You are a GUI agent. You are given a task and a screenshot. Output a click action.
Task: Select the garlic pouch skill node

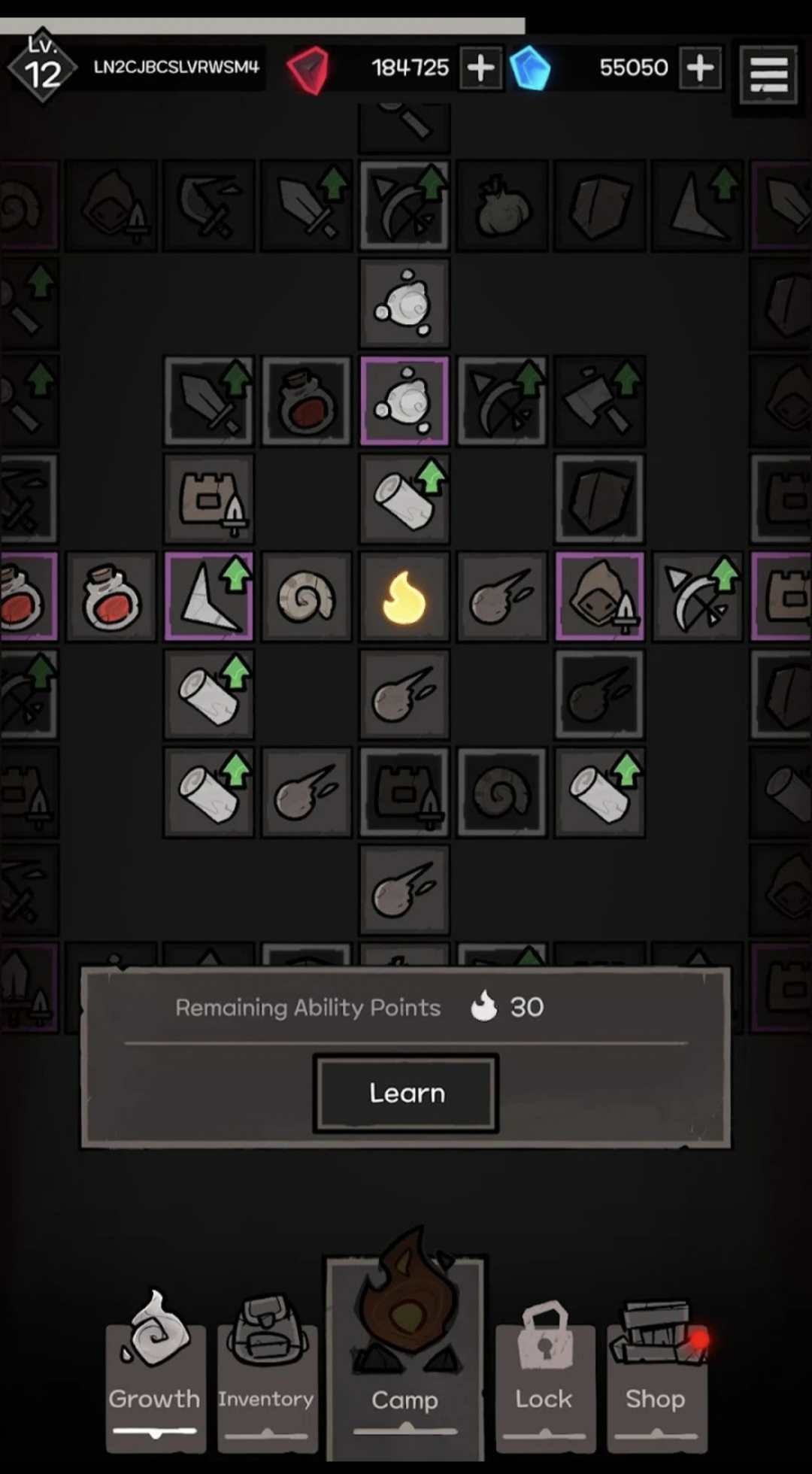pos(502,205)
